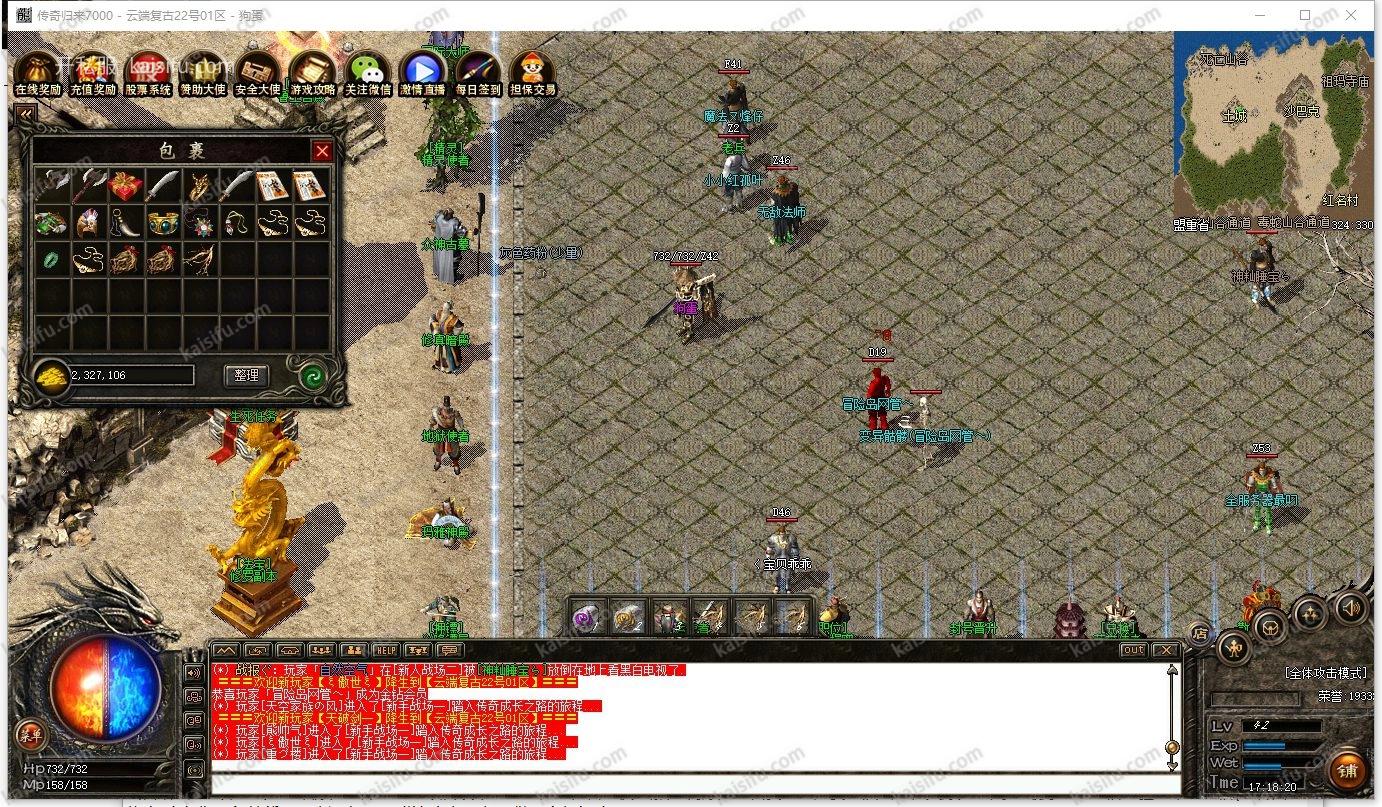Open the 店 shop round button

pos(1199,633)
